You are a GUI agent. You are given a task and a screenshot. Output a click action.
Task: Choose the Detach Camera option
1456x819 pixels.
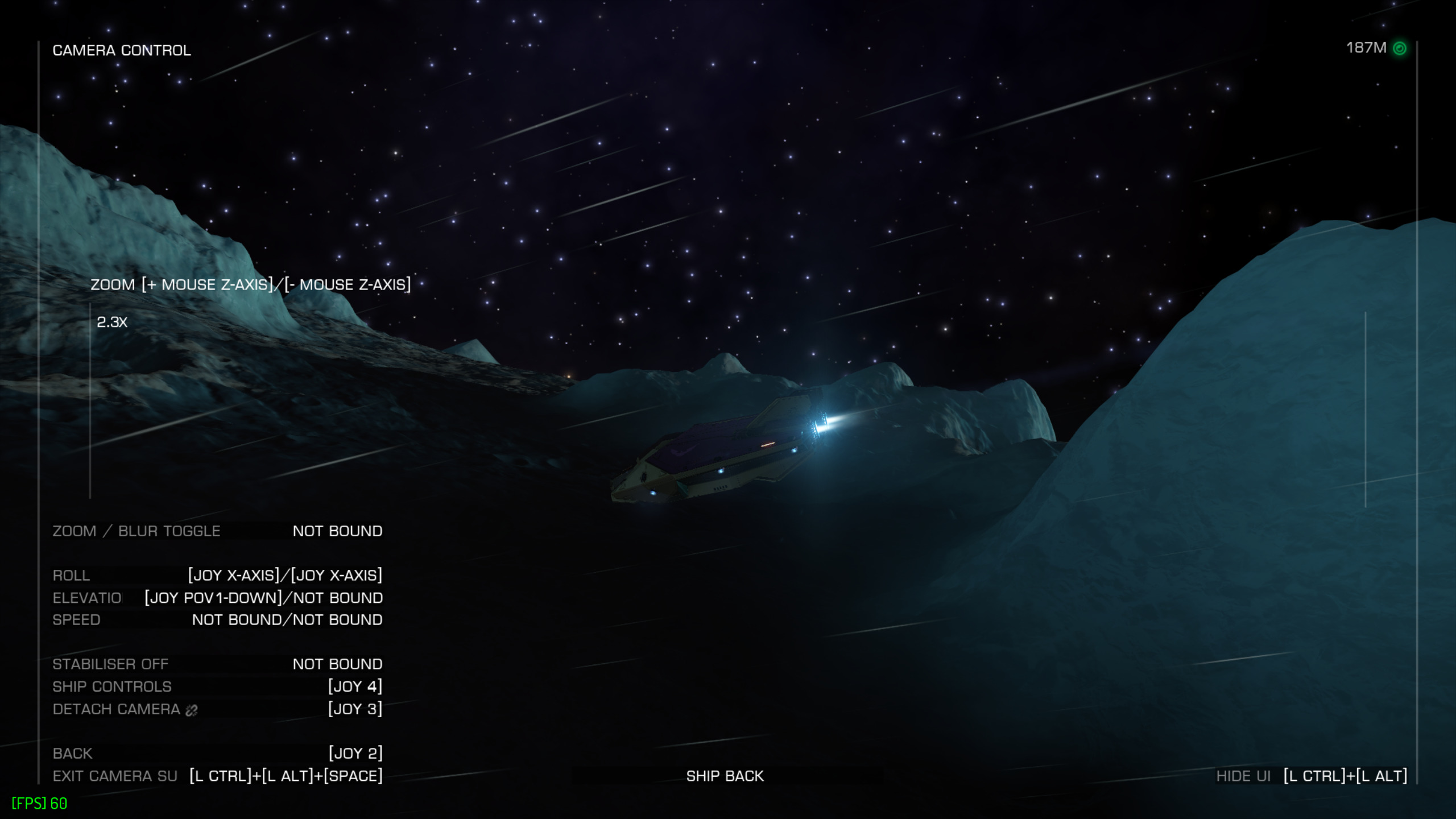tap(217, 709)
